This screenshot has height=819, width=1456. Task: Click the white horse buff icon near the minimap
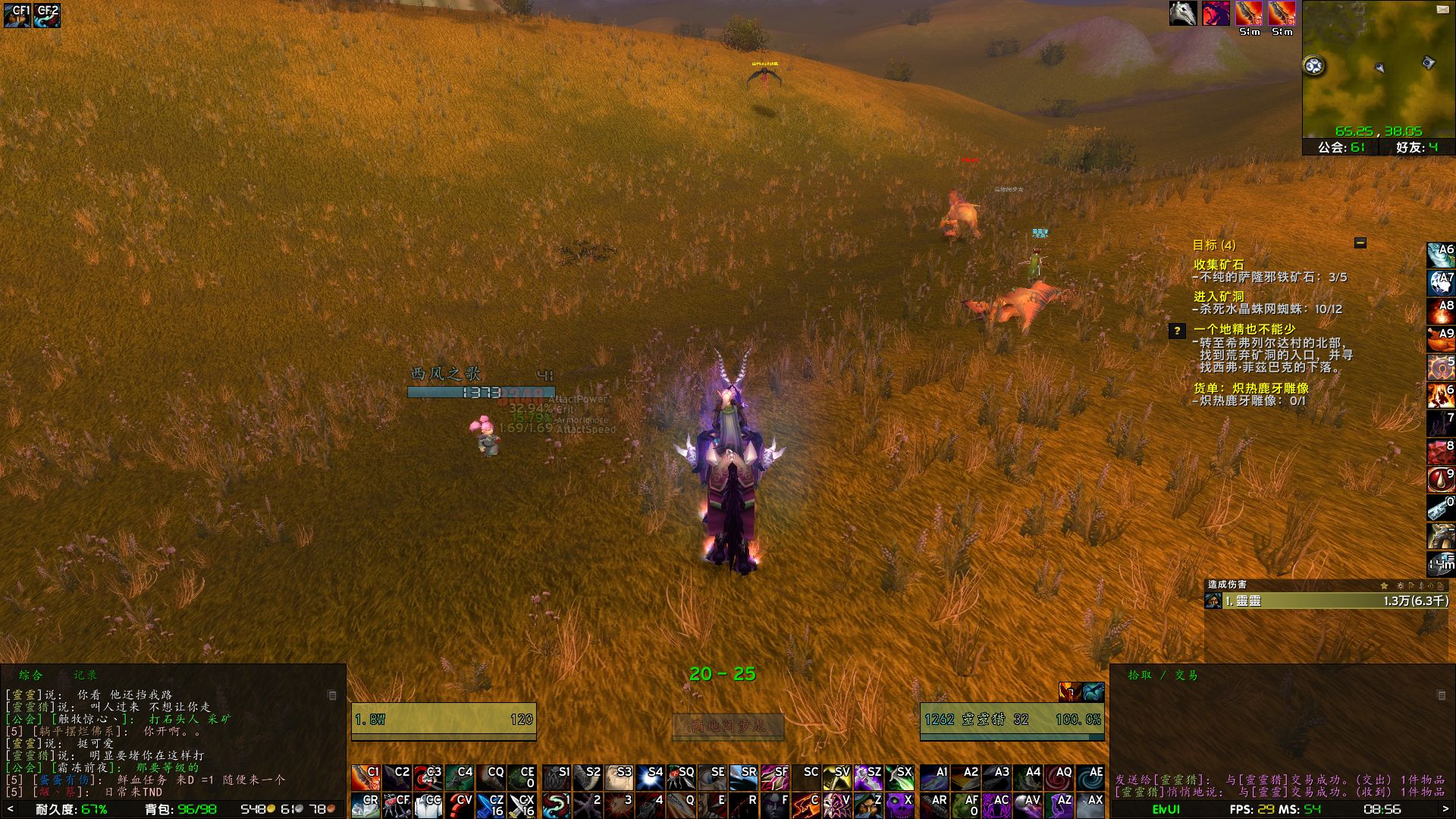click(1182, 13)
